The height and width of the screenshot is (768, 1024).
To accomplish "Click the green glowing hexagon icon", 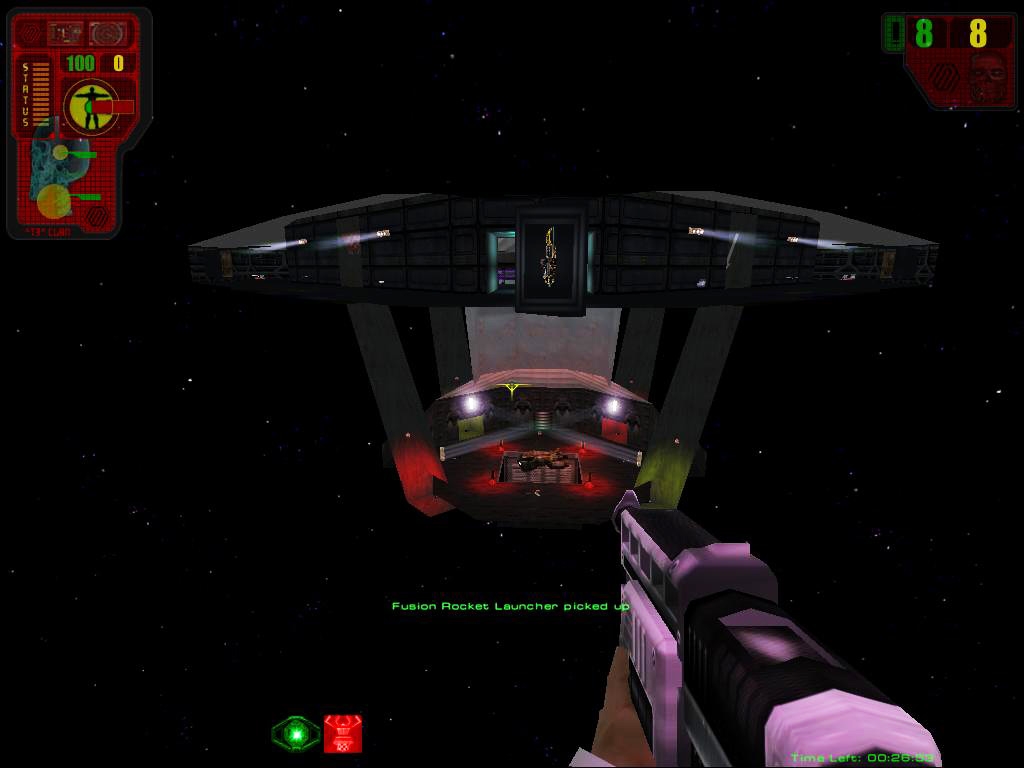I will click(x=296, y=734).
